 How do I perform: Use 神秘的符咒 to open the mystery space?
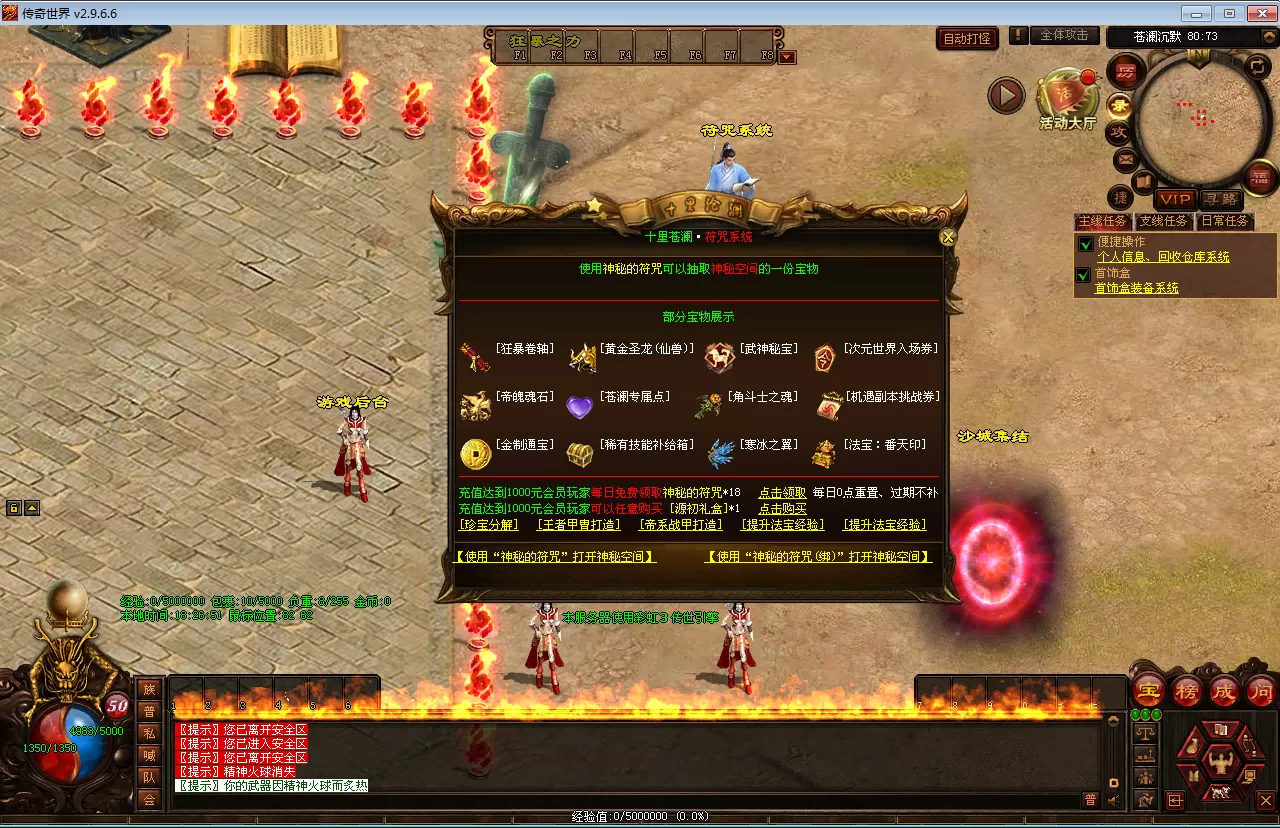[x=555, y=557]
